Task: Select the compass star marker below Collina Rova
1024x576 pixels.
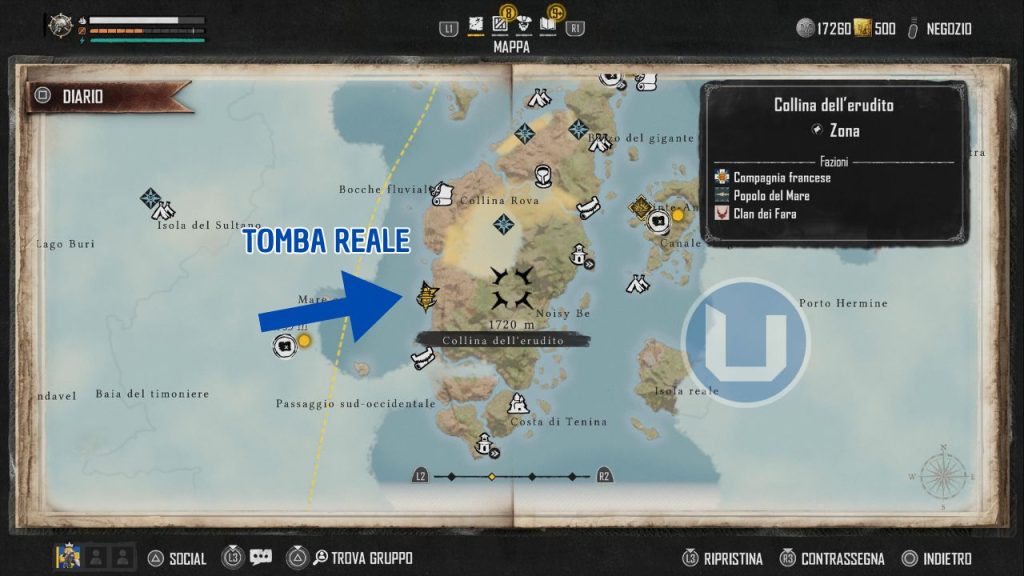Action: [504, 224]
